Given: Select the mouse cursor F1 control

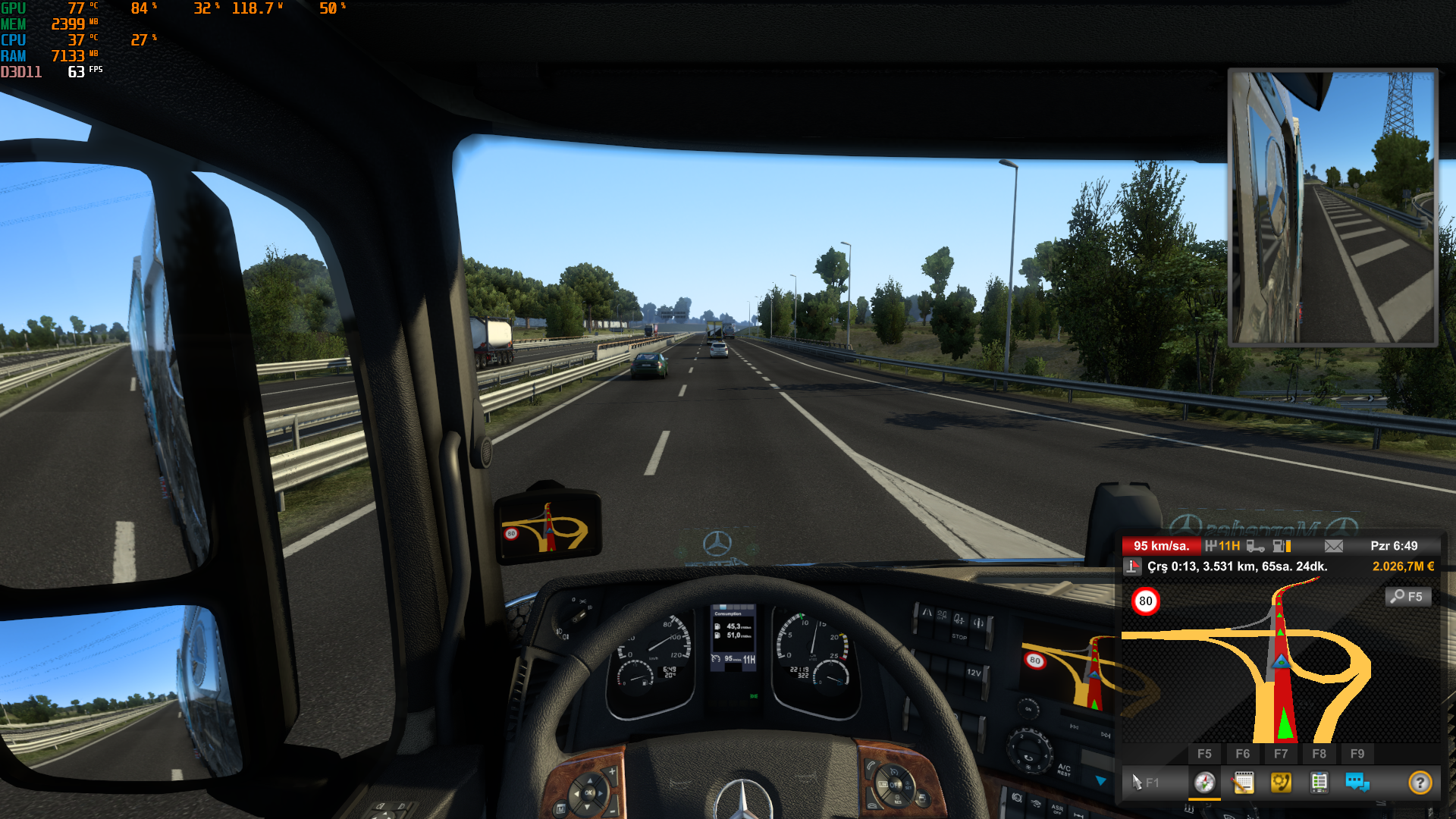Looking at the screenshot, I should click(1144, 782).
